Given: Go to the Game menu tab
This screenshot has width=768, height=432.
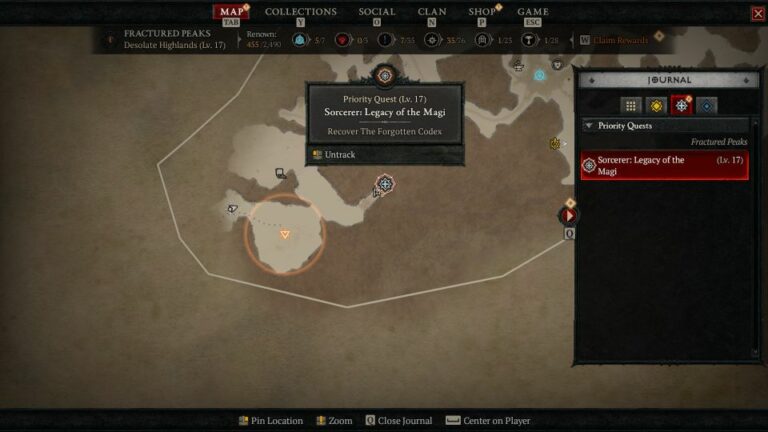Looking at the screenshot, I should point(532,12).
